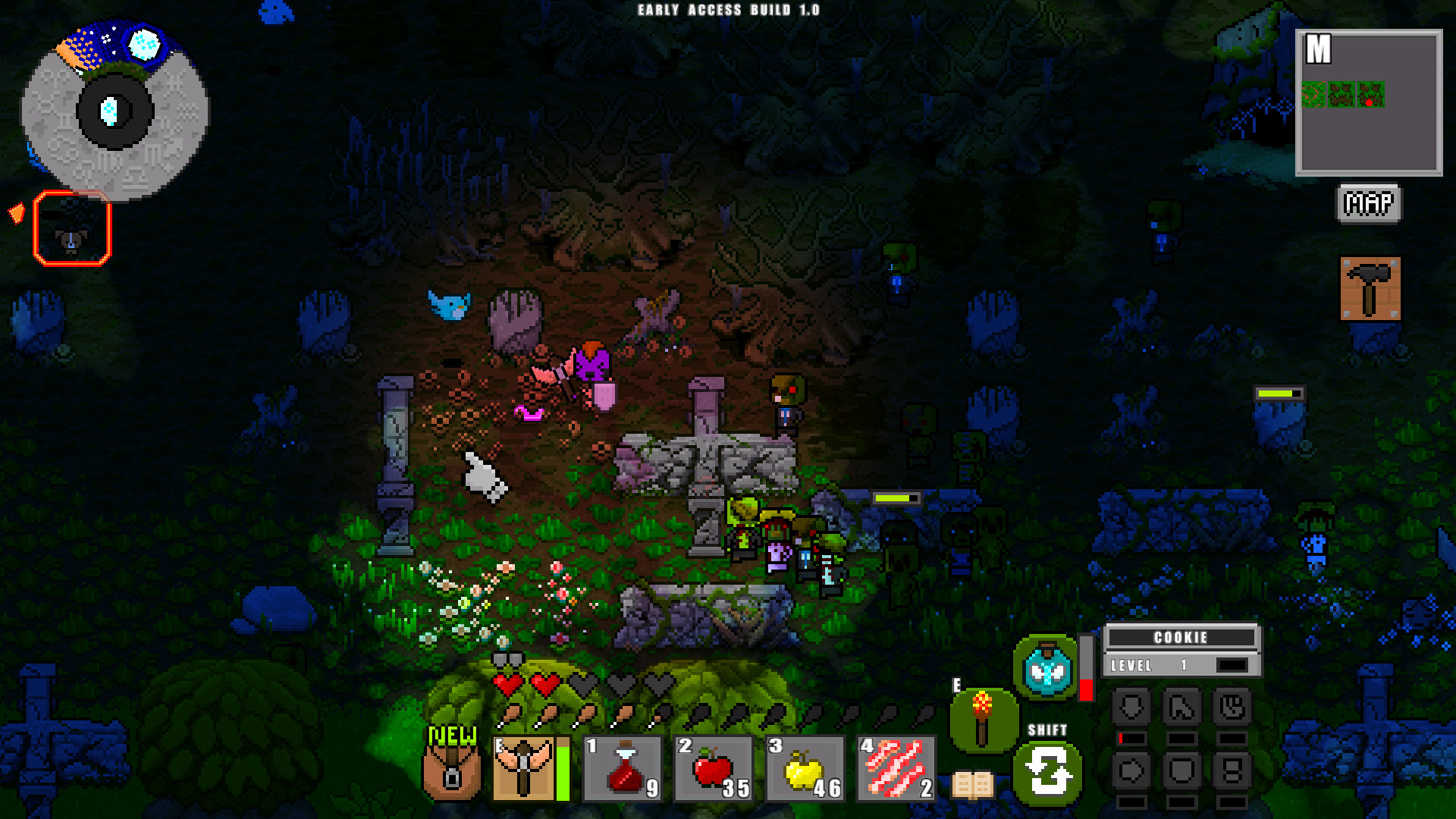
Task: Click the SHIFT weapon swap icon
Action: click(1049, 773)
